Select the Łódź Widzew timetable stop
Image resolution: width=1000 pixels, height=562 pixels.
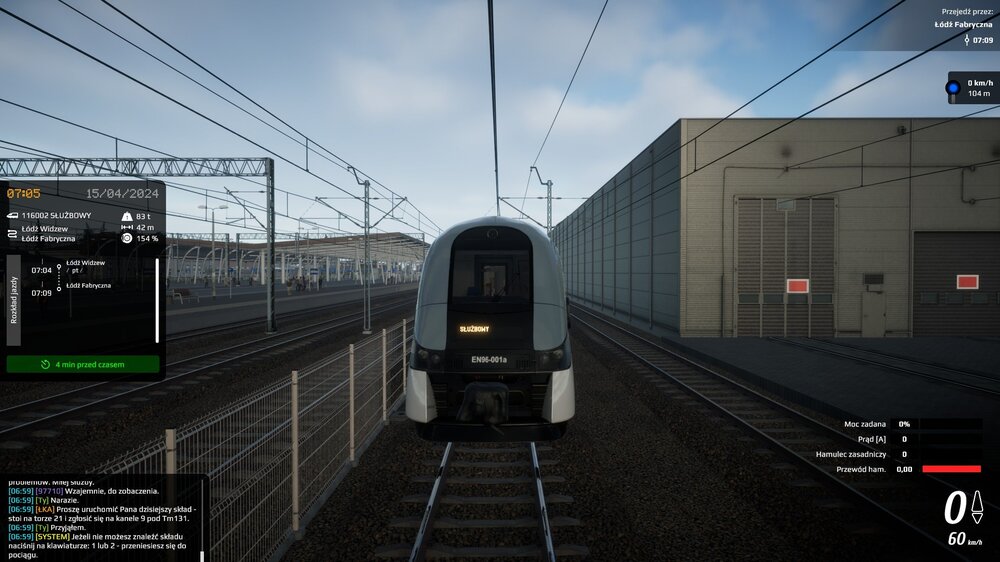tap(86, 263)
